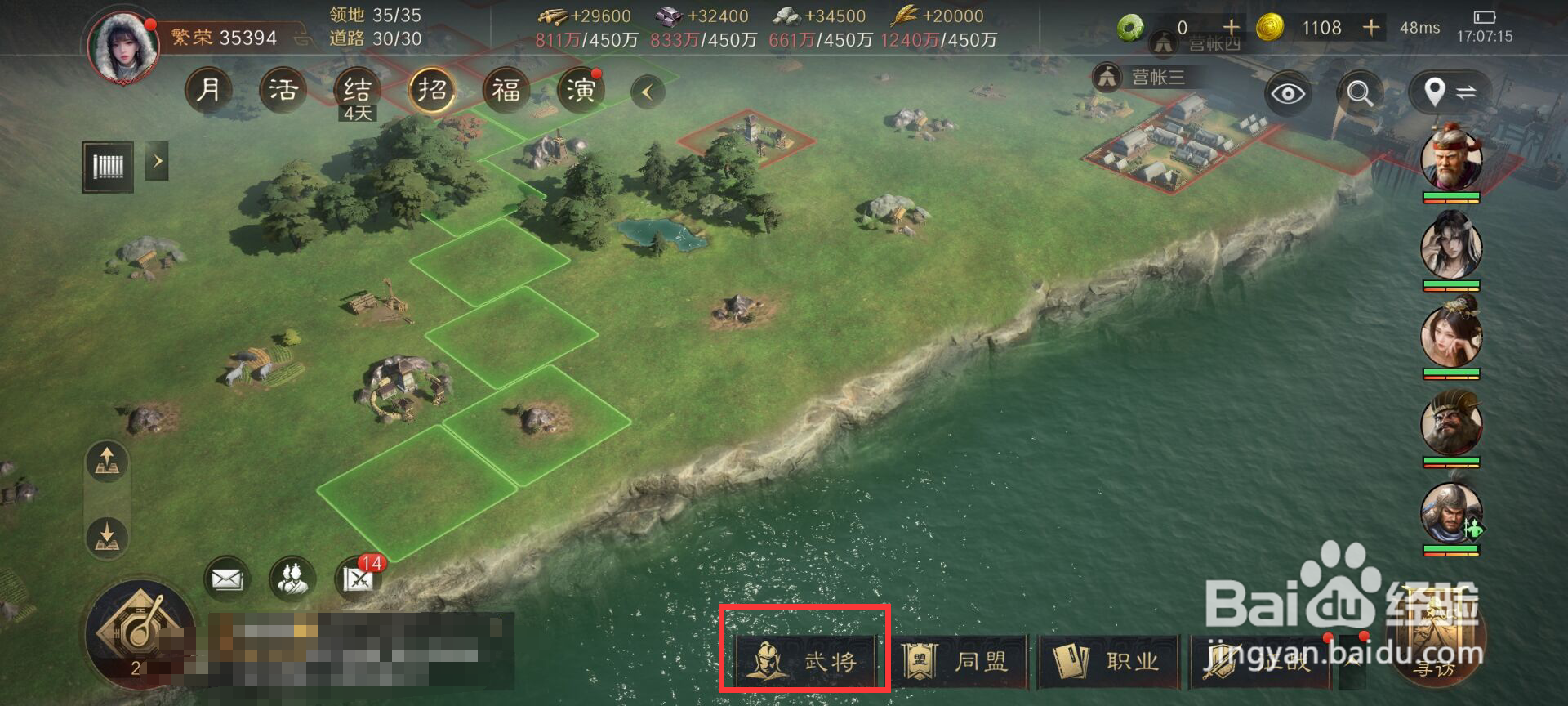Toggle the 福 welfare event indicator
Image resolution: width=1568 pixels, height=706 pixels.
click(x=506, y=90)
